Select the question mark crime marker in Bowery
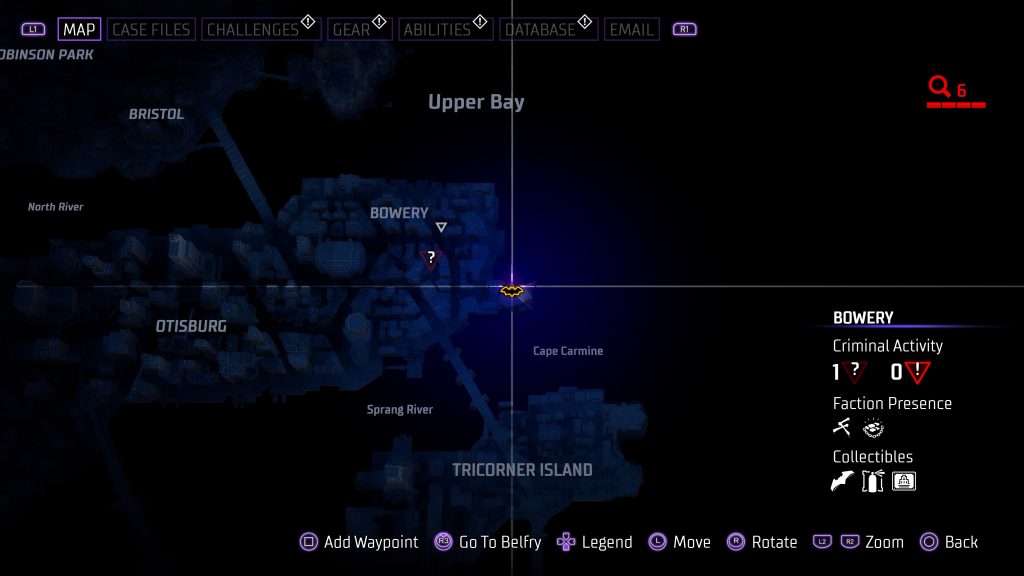This screenshot has width=1024, height=576. point(431,259)
